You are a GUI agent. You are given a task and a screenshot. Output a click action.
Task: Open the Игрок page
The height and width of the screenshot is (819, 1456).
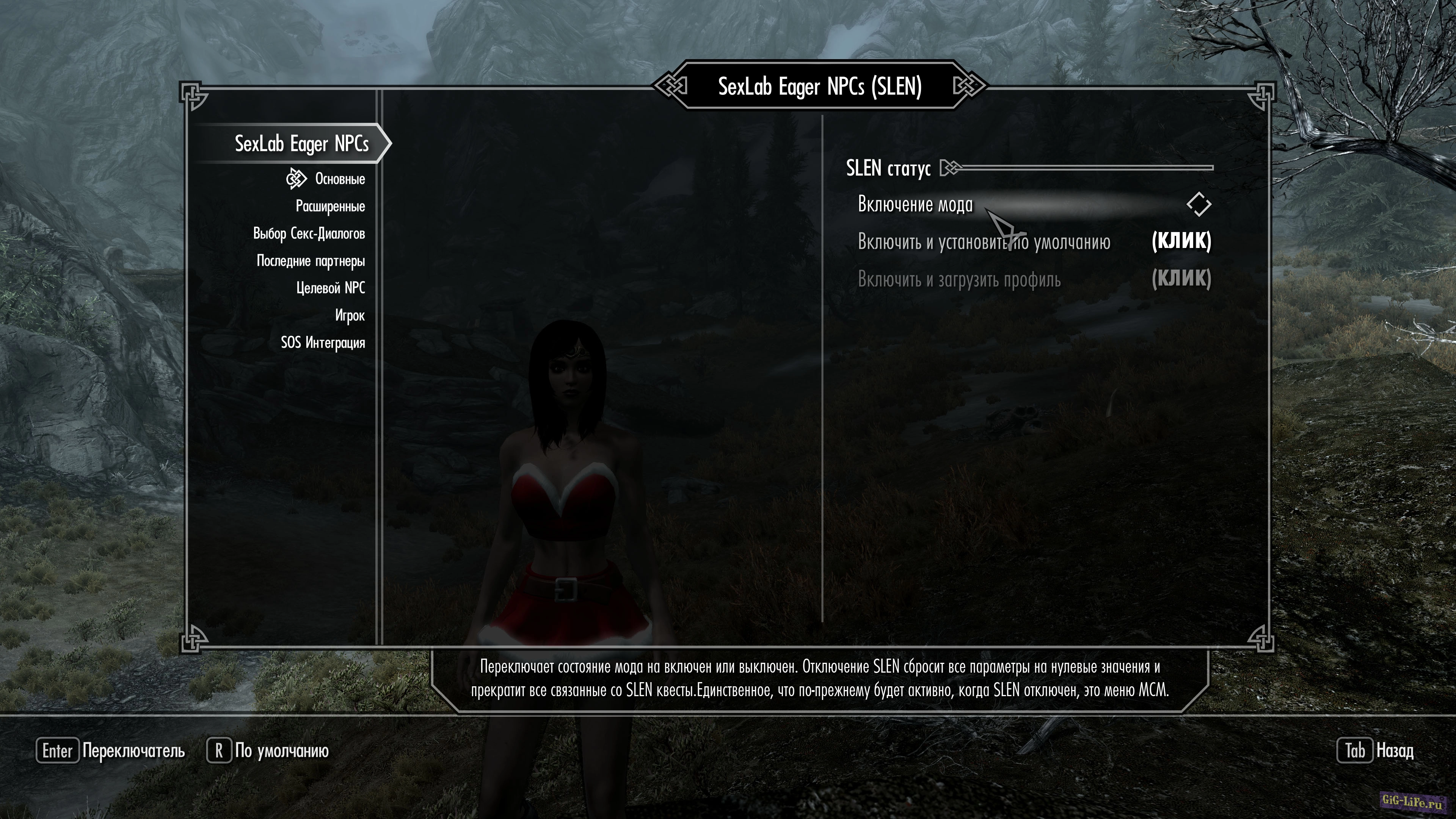click(x=349, y=315)
